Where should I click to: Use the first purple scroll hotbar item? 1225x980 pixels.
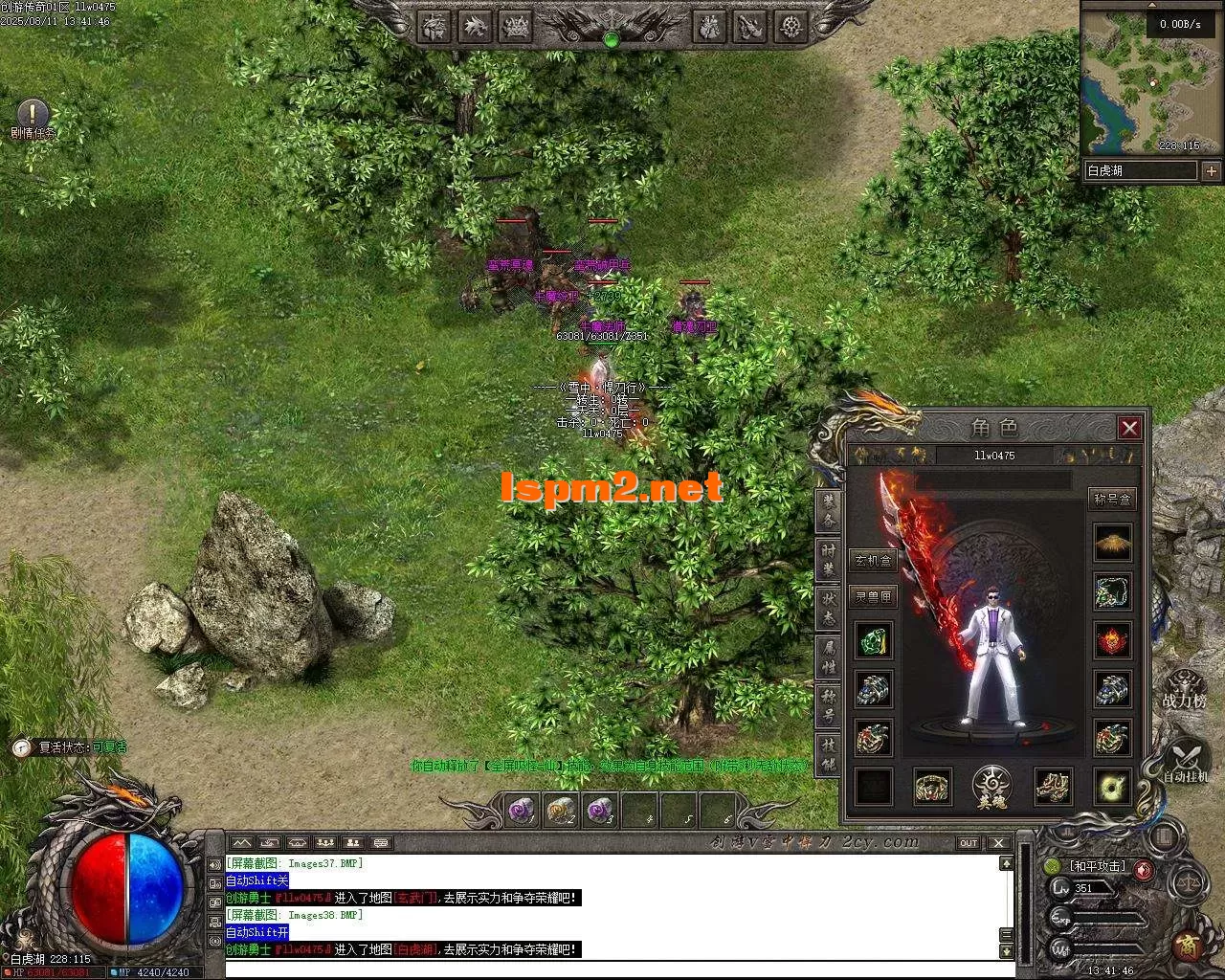(x=522, y=811)
